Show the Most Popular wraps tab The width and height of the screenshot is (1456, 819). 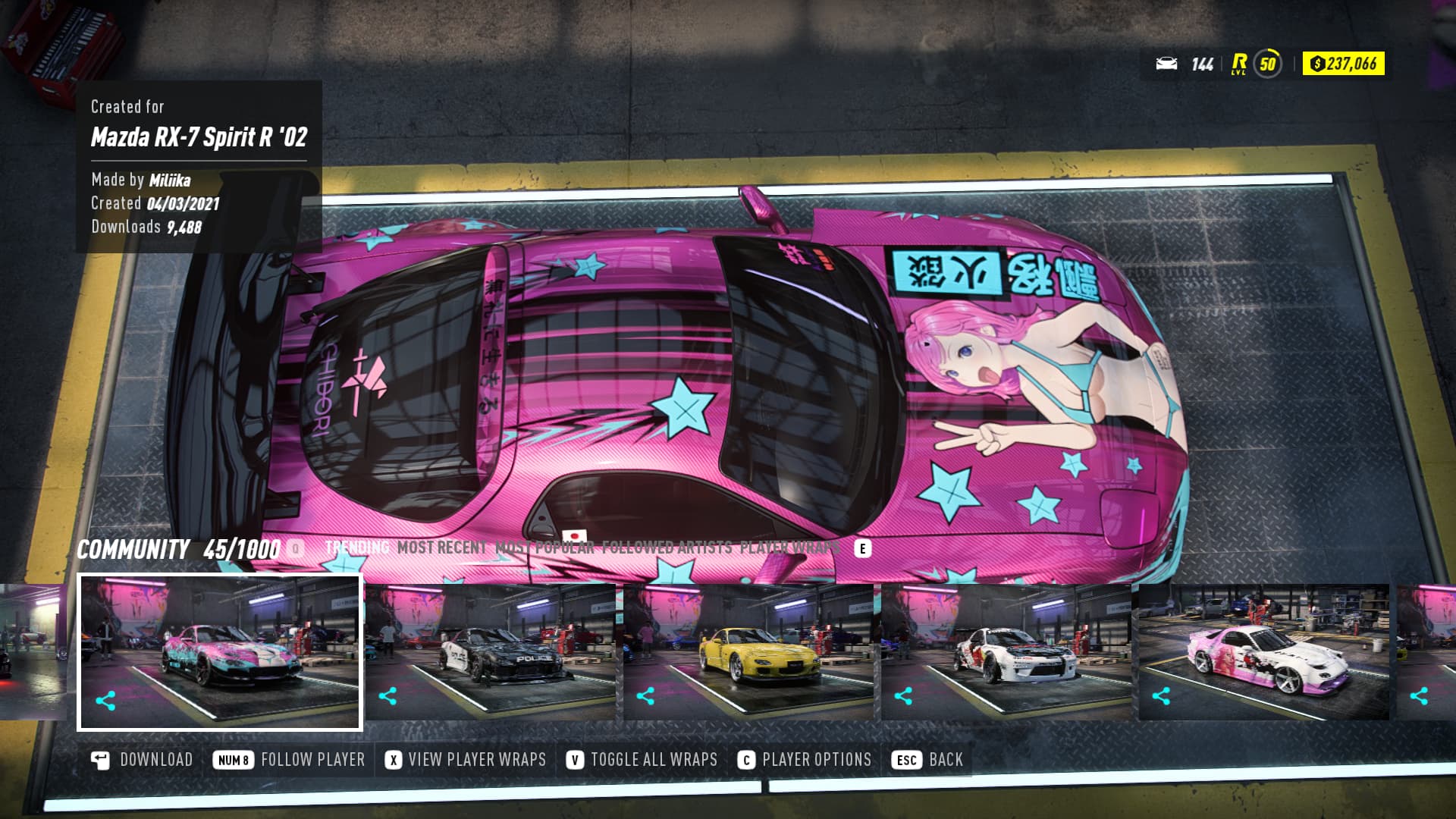(544, 548)
